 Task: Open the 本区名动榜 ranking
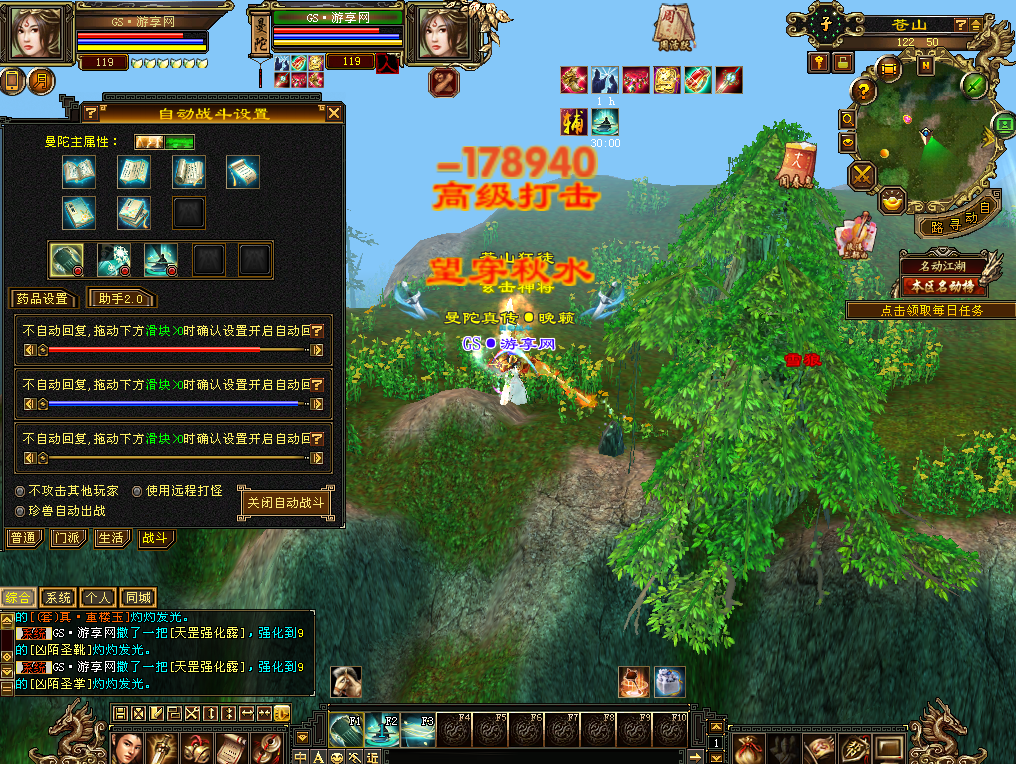click(943, 285)
